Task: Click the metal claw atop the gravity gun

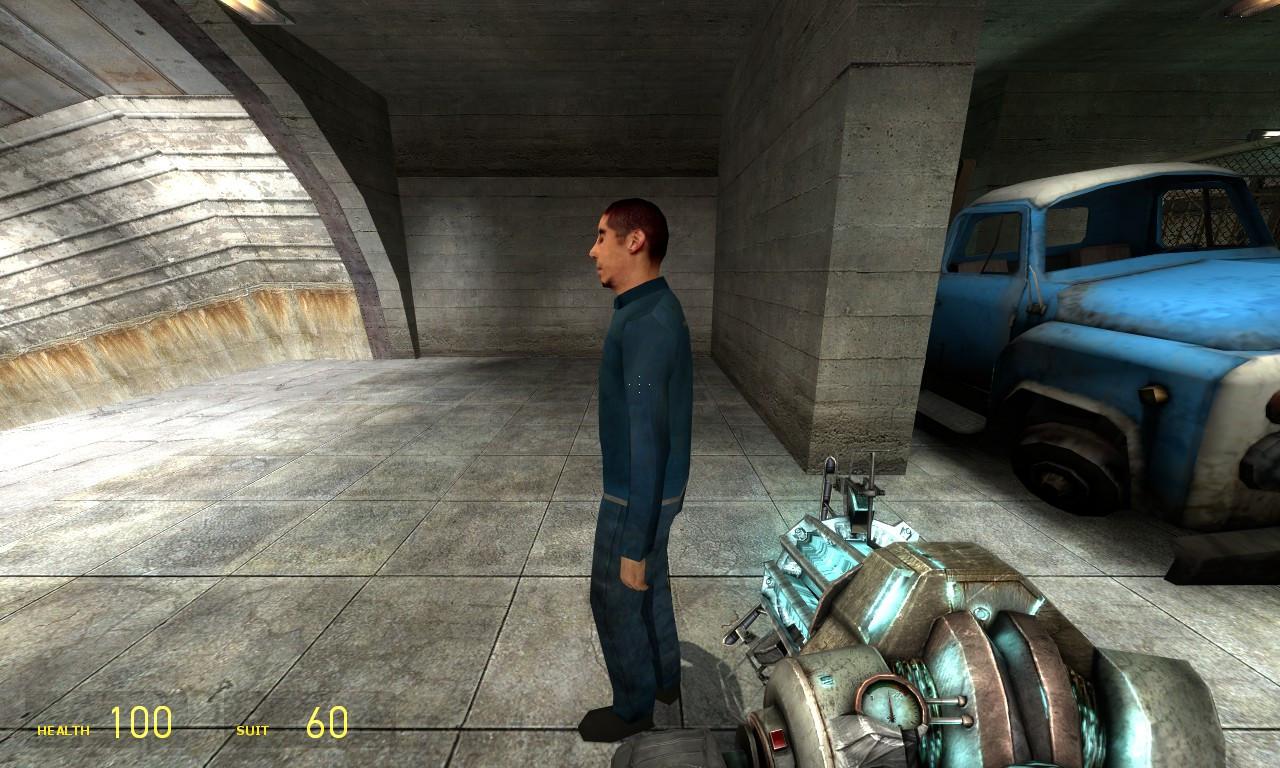Action: click(x=857, y=490)
